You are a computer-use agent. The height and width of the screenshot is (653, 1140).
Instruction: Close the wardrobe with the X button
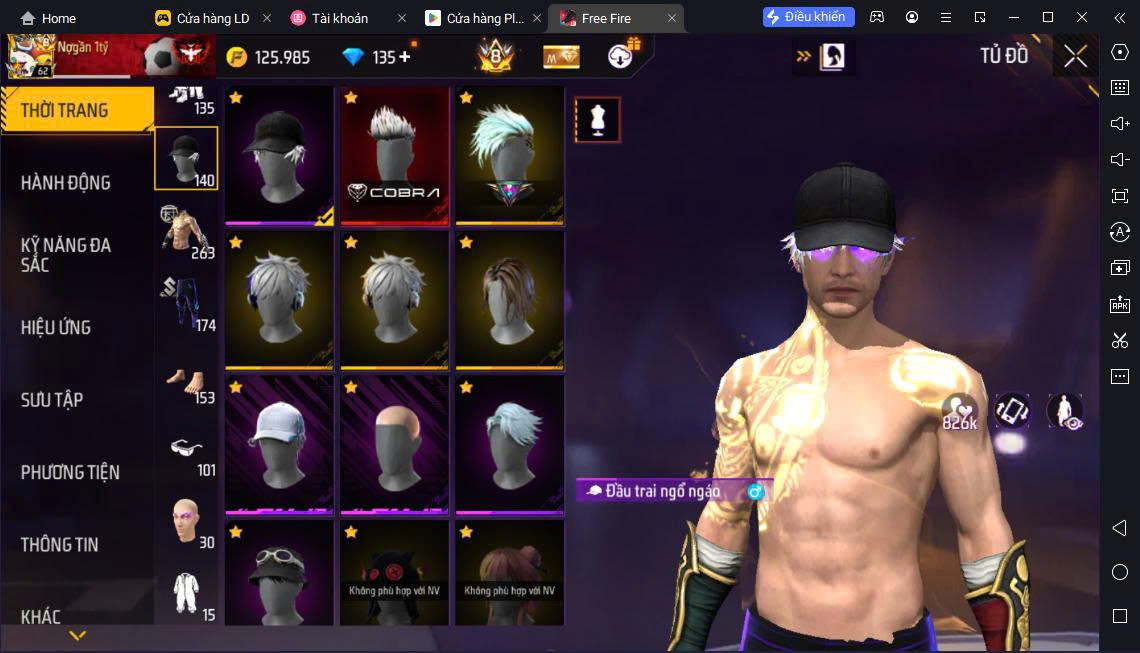coord(1075,56)
